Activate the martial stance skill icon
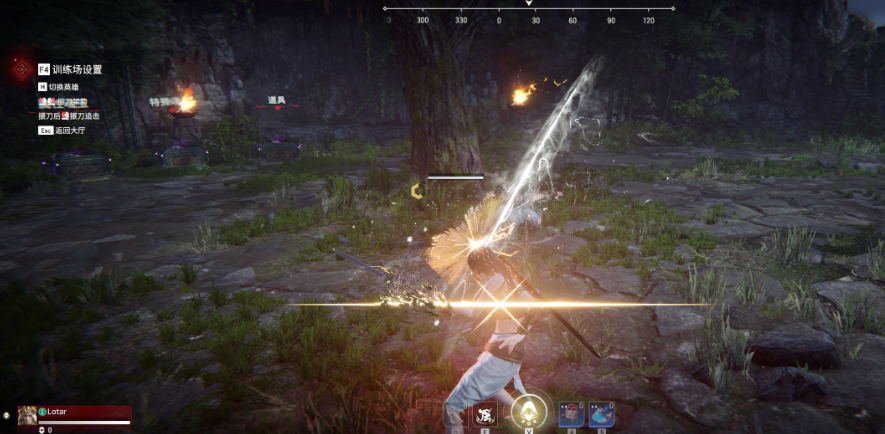This screenshot has width=885, height=434. point(486,414)
